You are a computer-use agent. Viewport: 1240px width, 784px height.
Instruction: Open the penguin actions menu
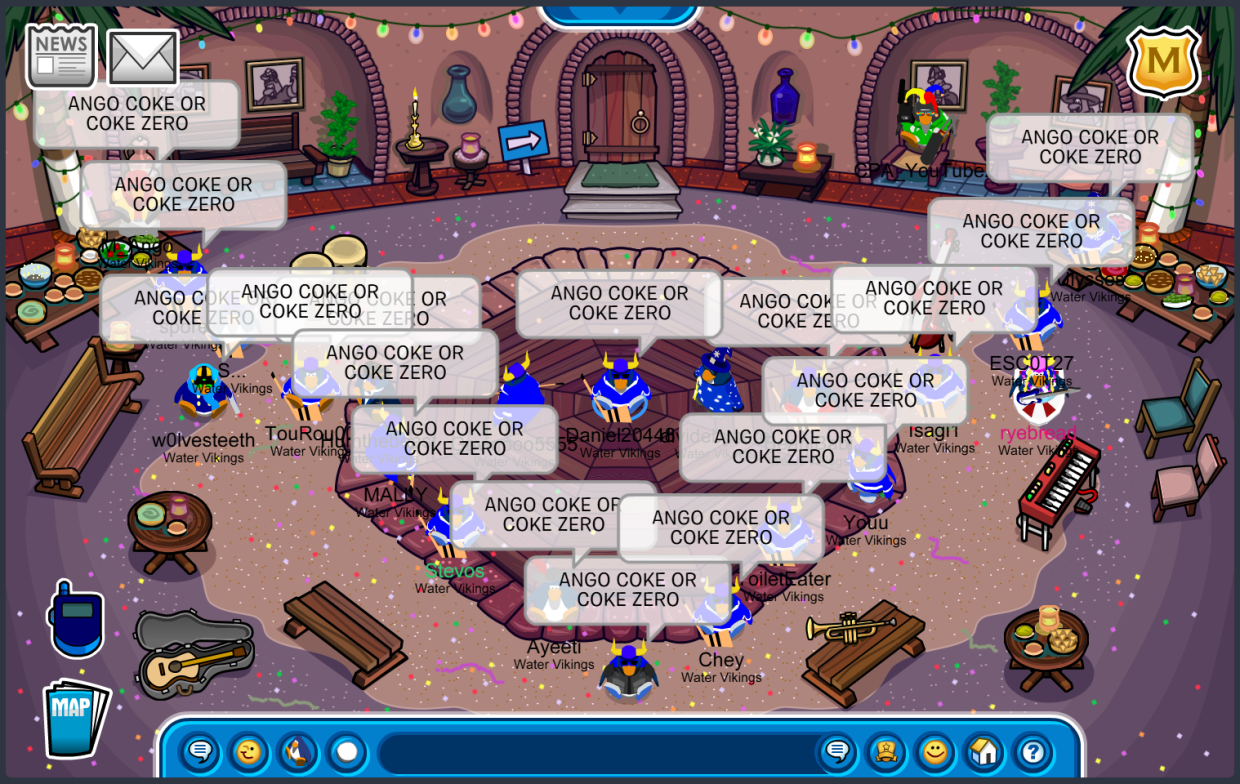(x=297, y=751)
